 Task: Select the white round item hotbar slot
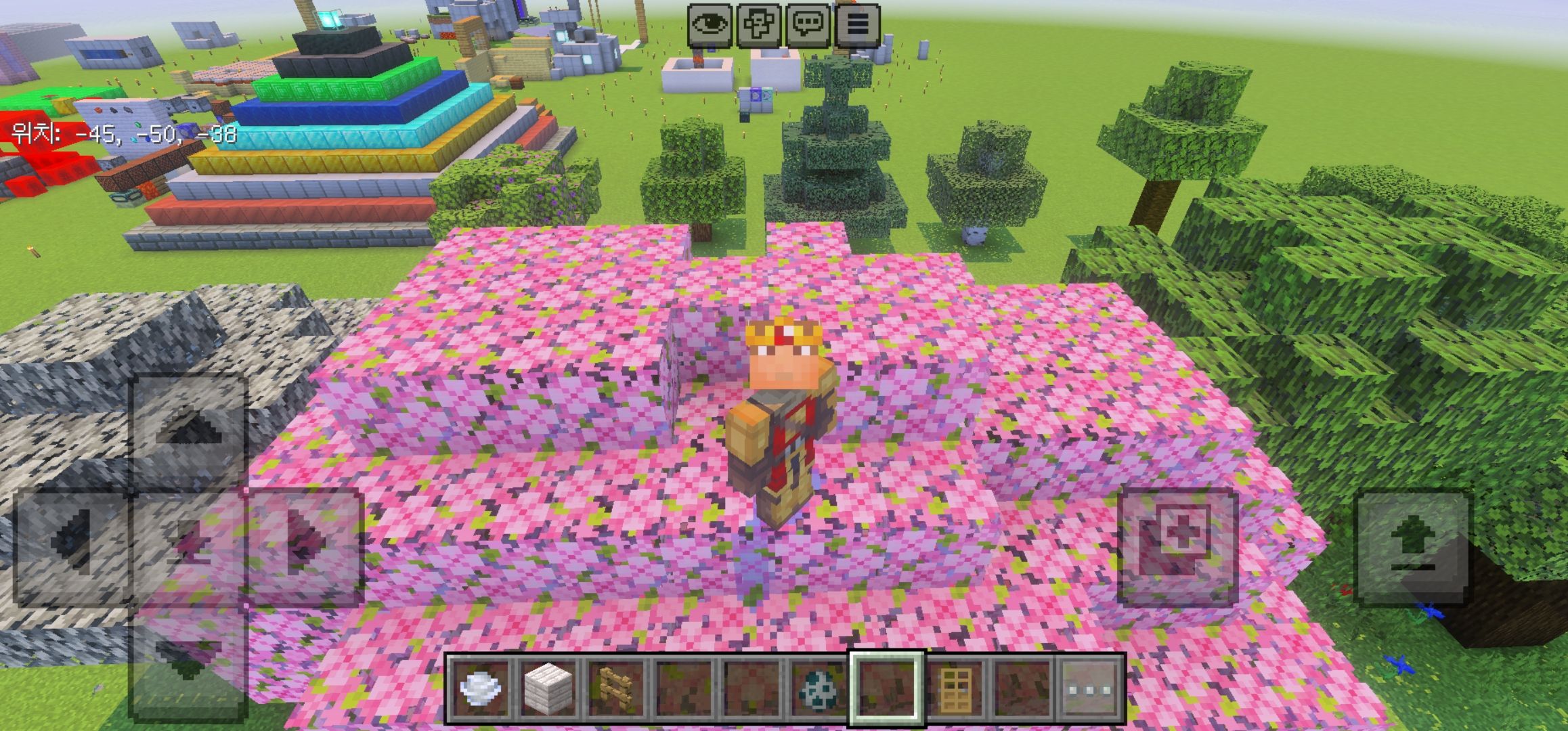(480, 689)
